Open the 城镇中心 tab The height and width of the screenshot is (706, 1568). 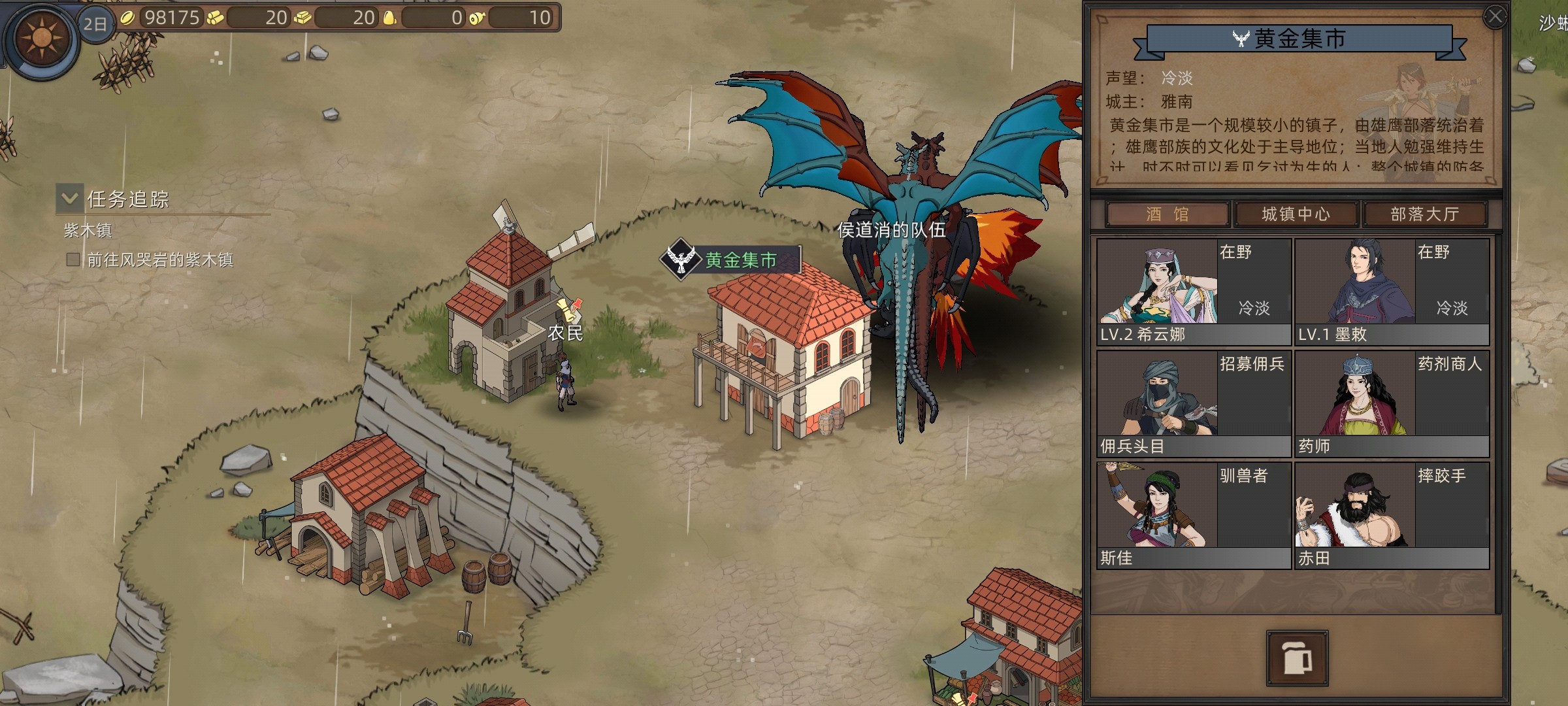(1296, 214)
